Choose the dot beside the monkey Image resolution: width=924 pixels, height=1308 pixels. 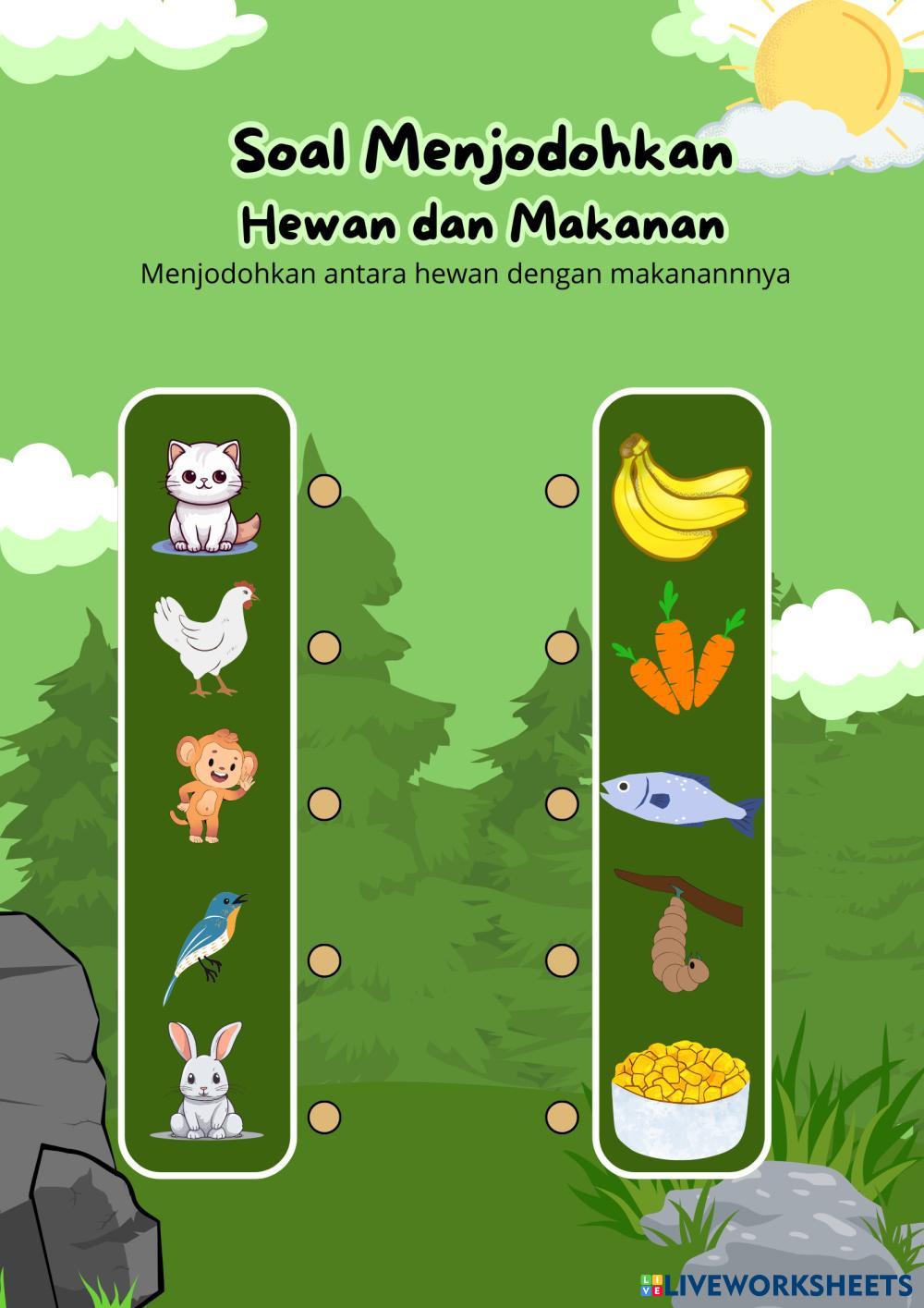pyautogui.click(x=324, y=803)
